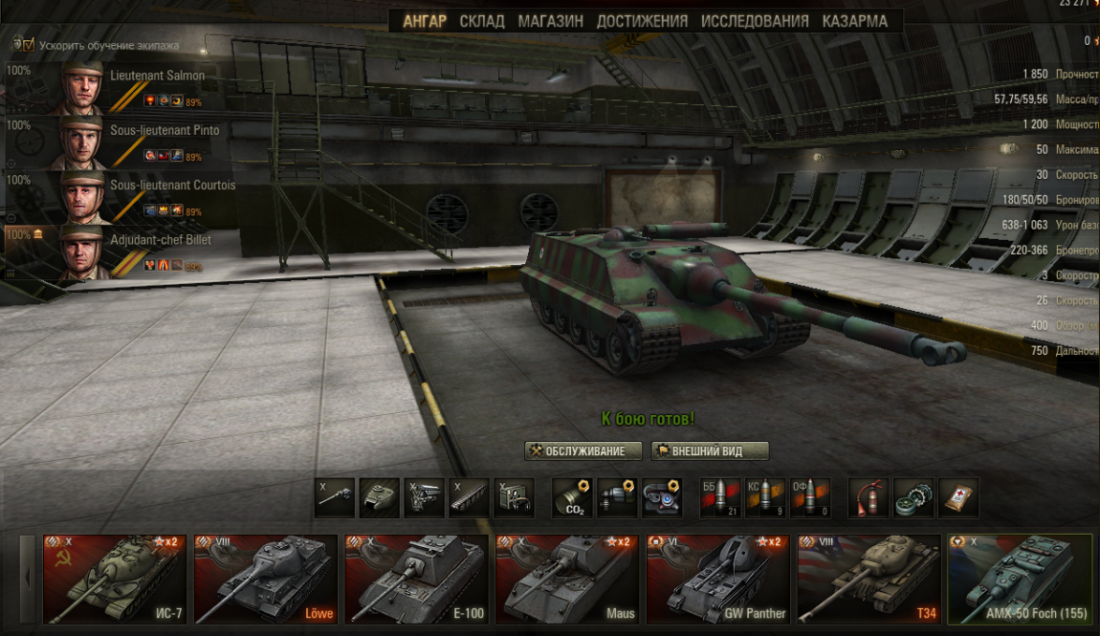Open the fire extinguisher consumable slot

868,498
